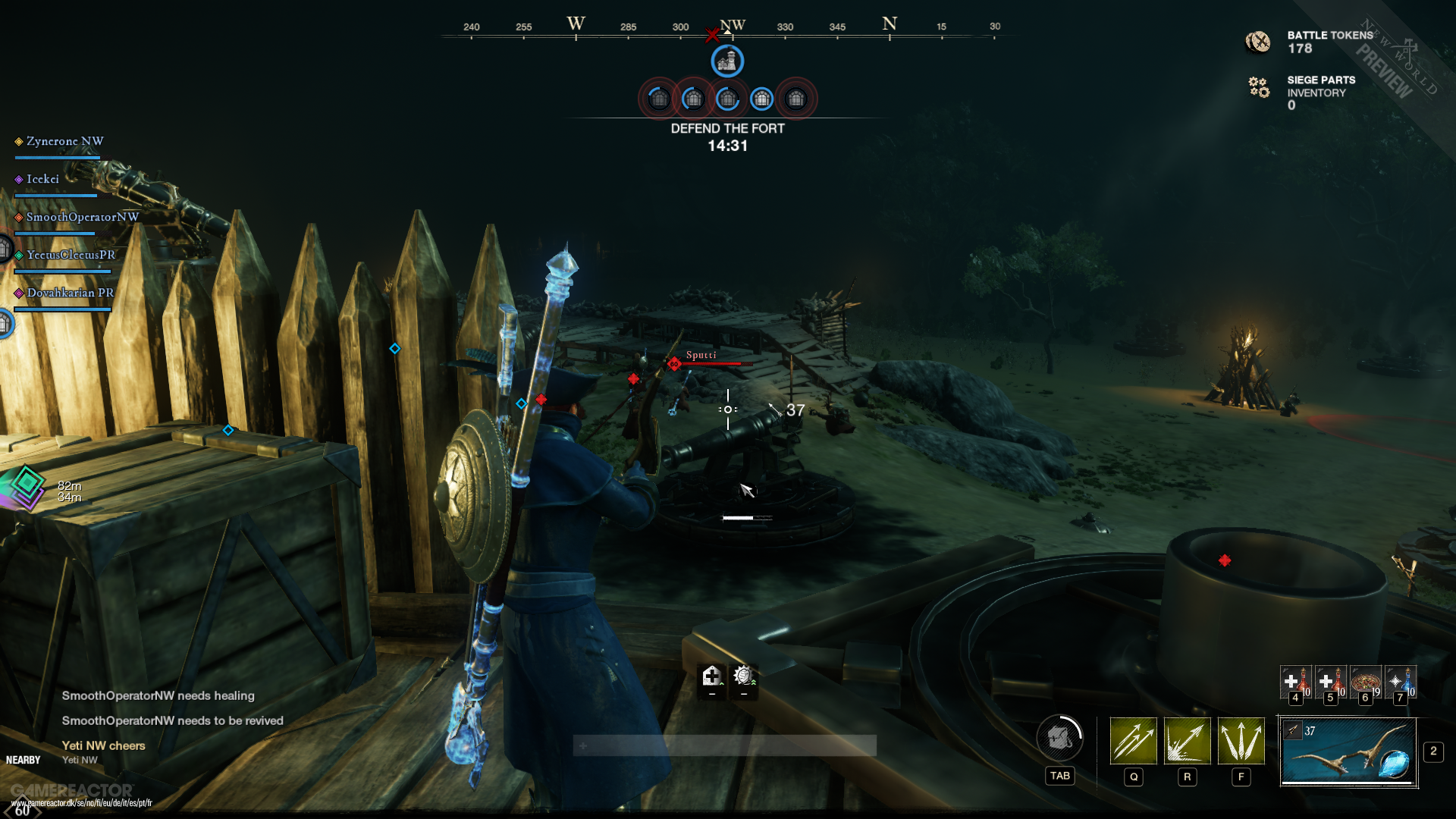Select party member Zyncrone NW
1456x819 pixels.
pyautogui.click(x=64, y=142)
